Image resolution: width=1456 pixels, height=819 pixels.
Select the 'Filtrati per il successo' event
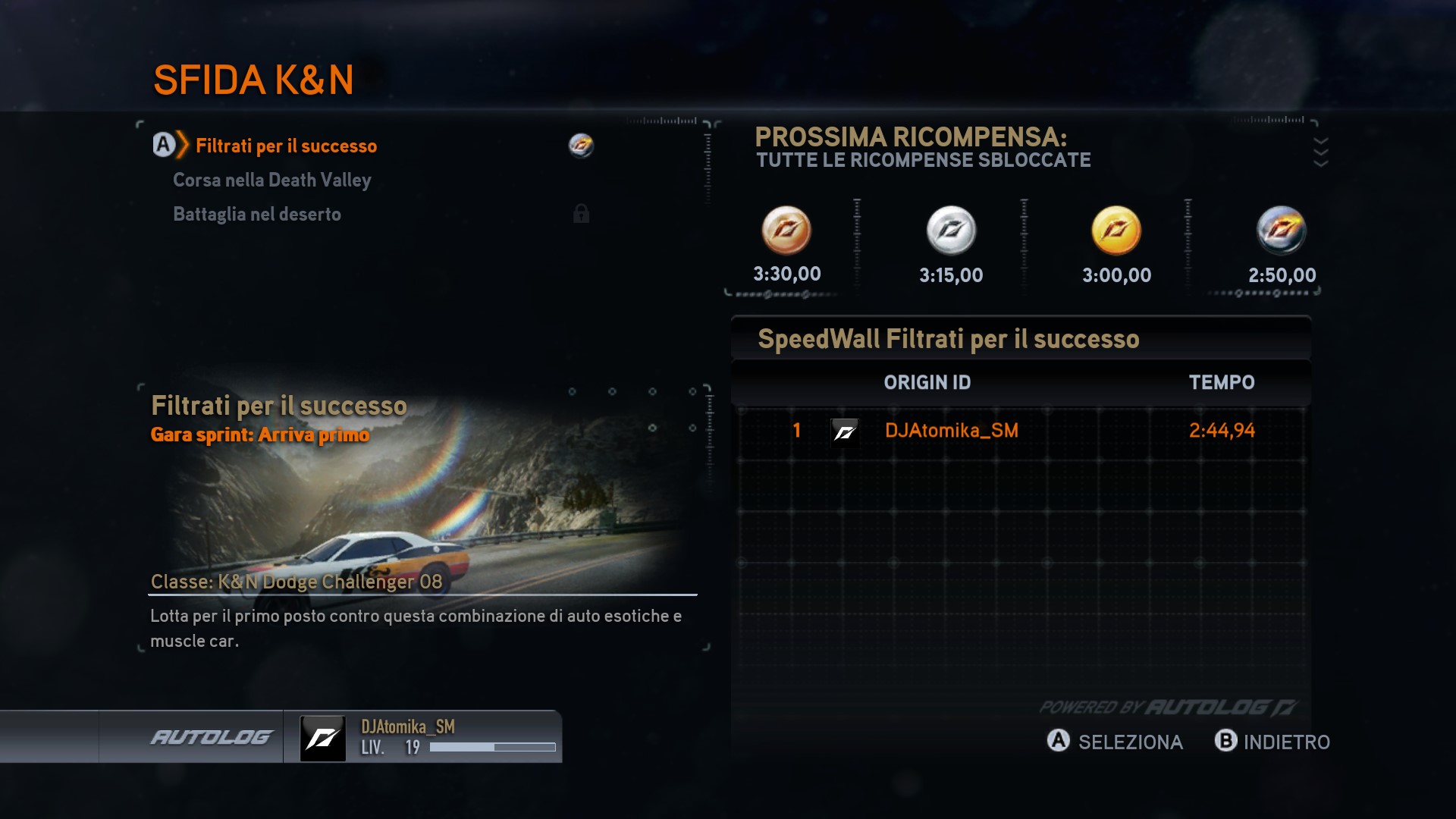(286, 146)
